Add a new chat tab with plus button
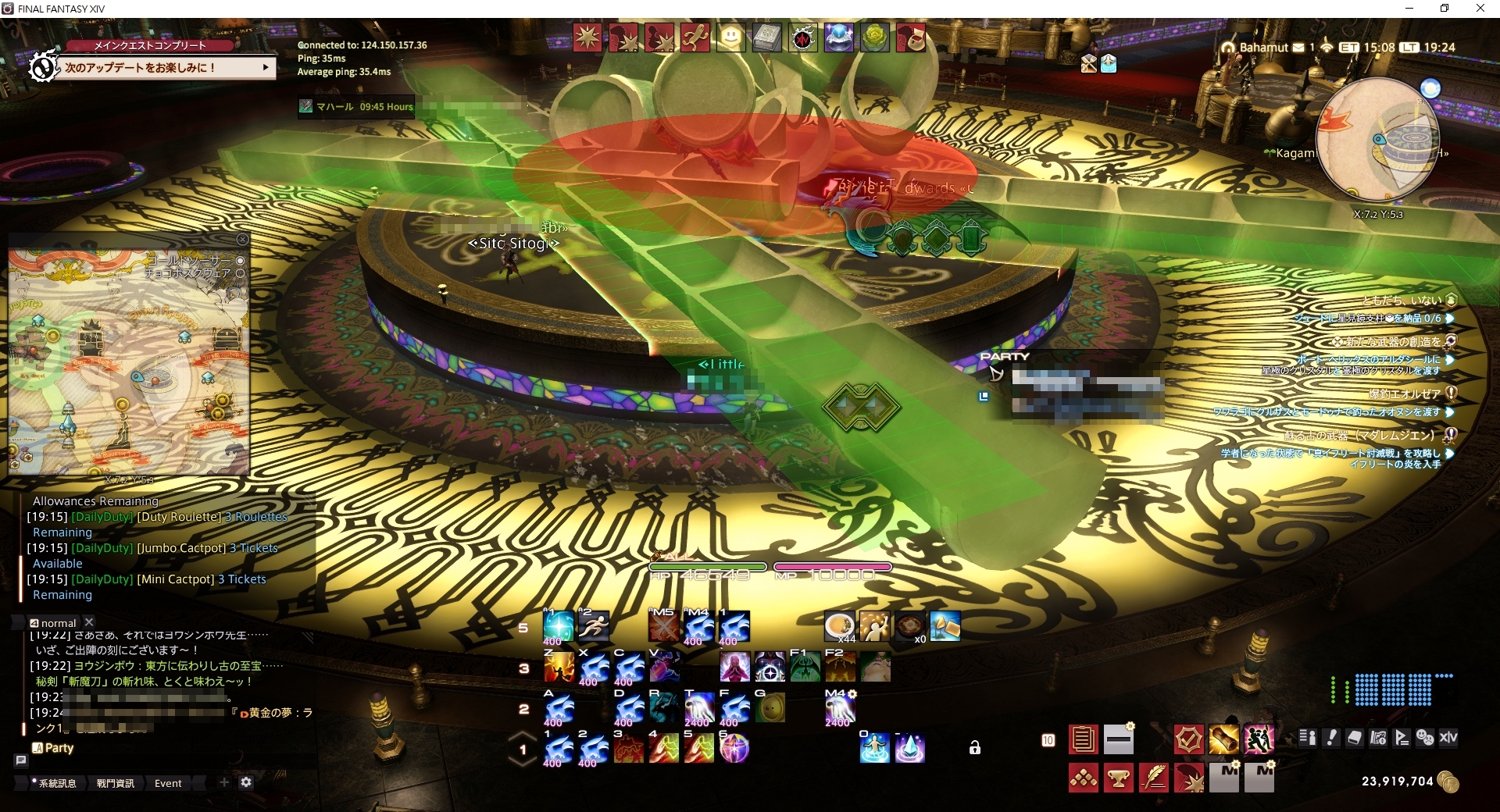The height and width of the screenshot is (812, 1500). click(224, 782)
